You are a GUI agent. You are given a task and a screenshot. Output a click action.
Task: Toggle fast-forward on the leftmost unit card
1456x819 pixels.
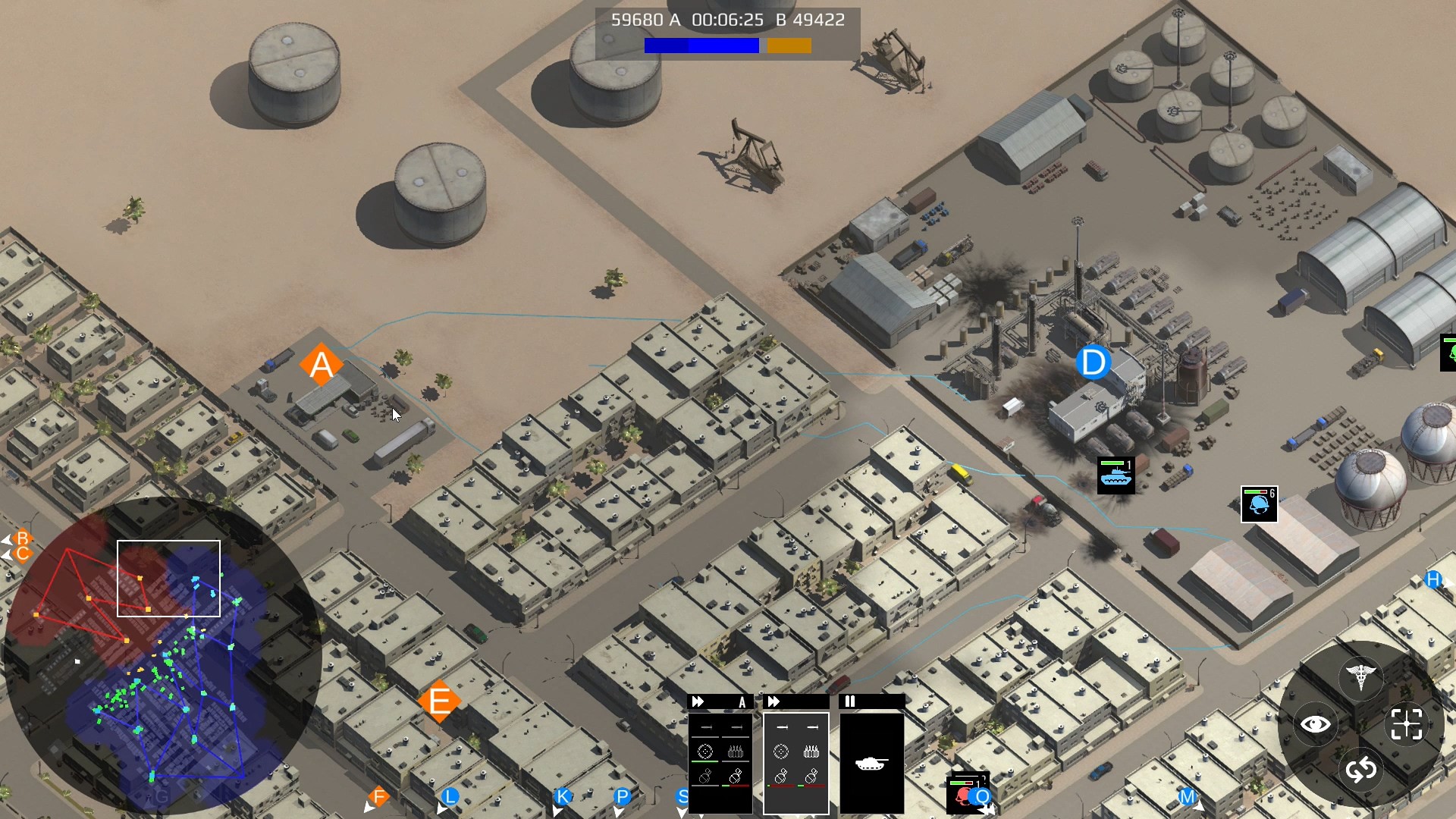tap(698, 701)
